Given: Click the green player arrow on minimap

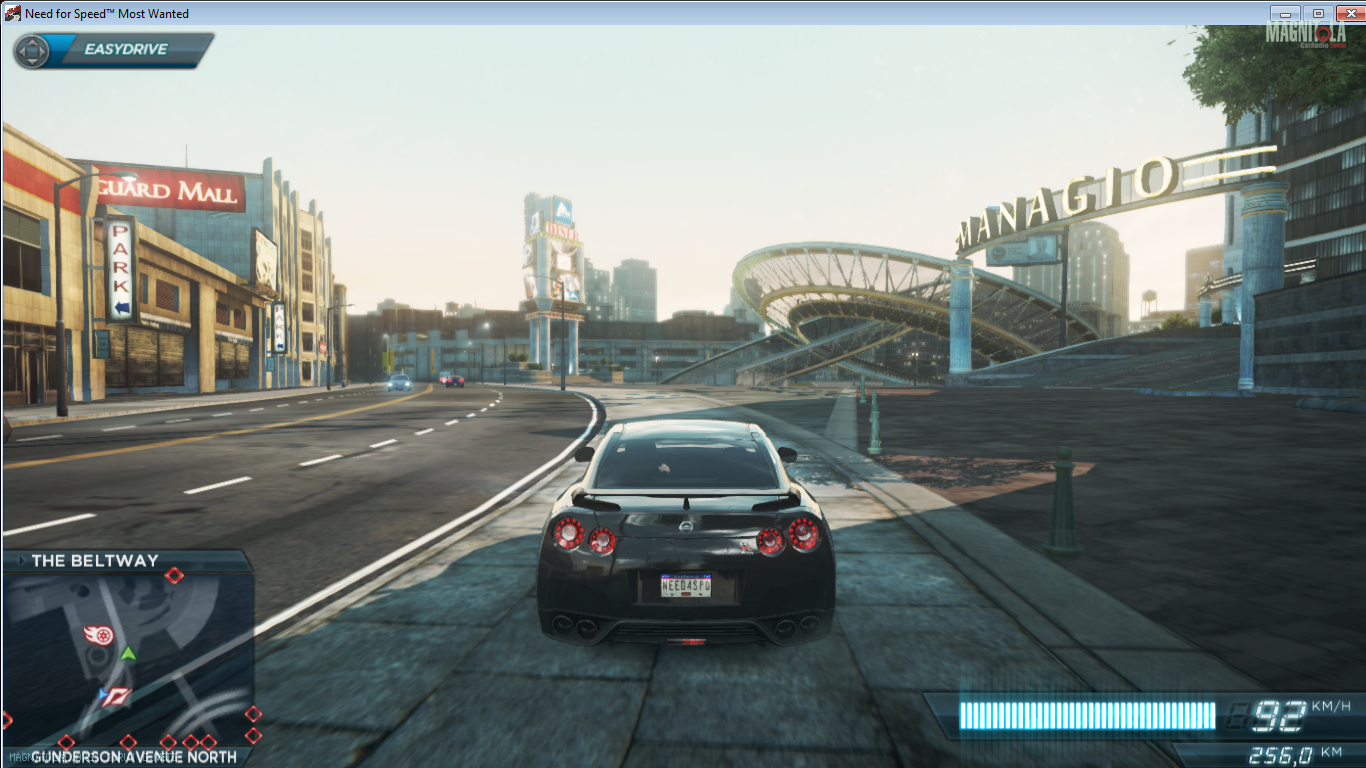Looking at the screenshot, I should pyautogui.click(x=128, y=654).
